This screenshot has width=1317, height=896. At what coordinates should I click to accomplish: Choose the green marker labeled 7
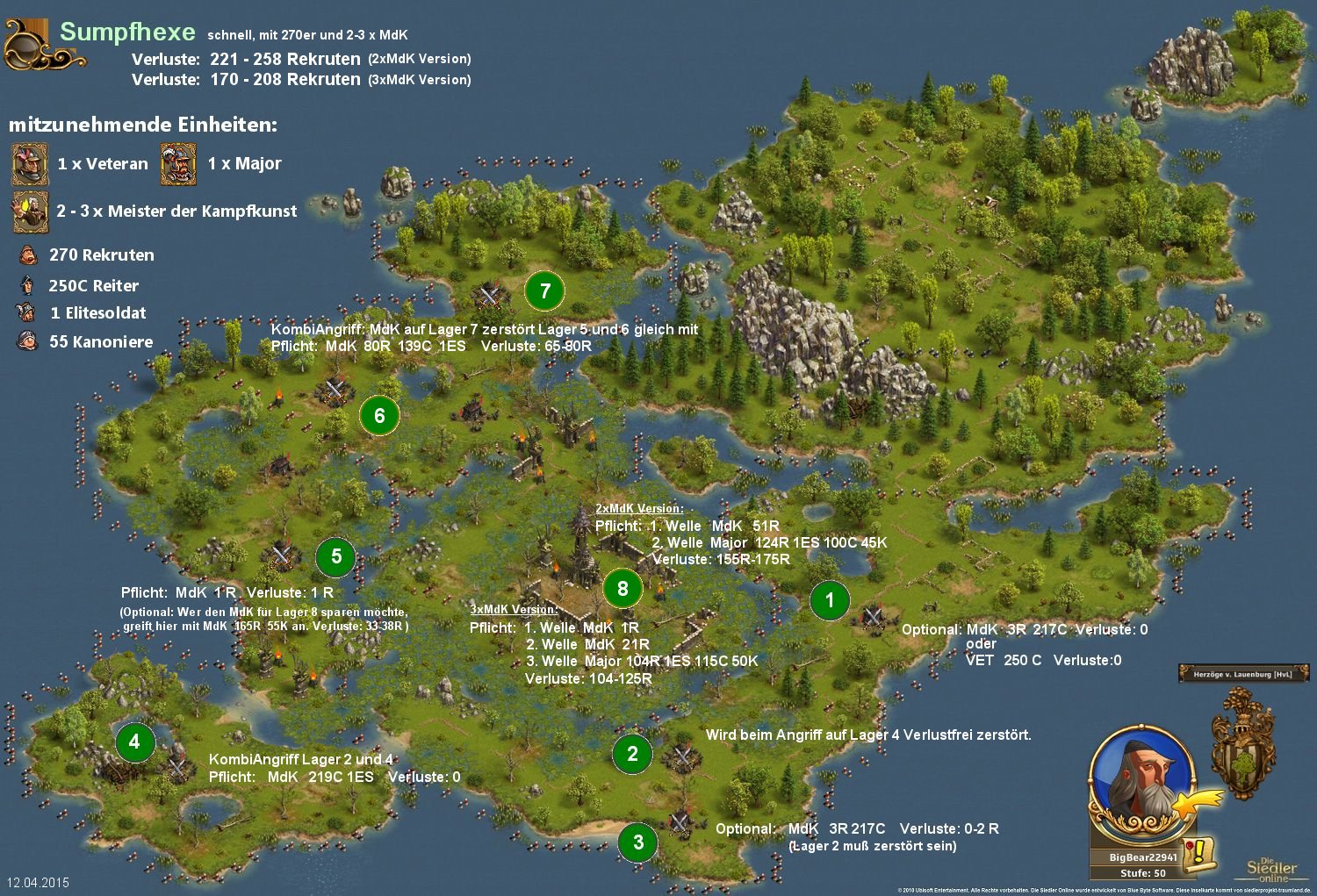click(x=545, y=290)
